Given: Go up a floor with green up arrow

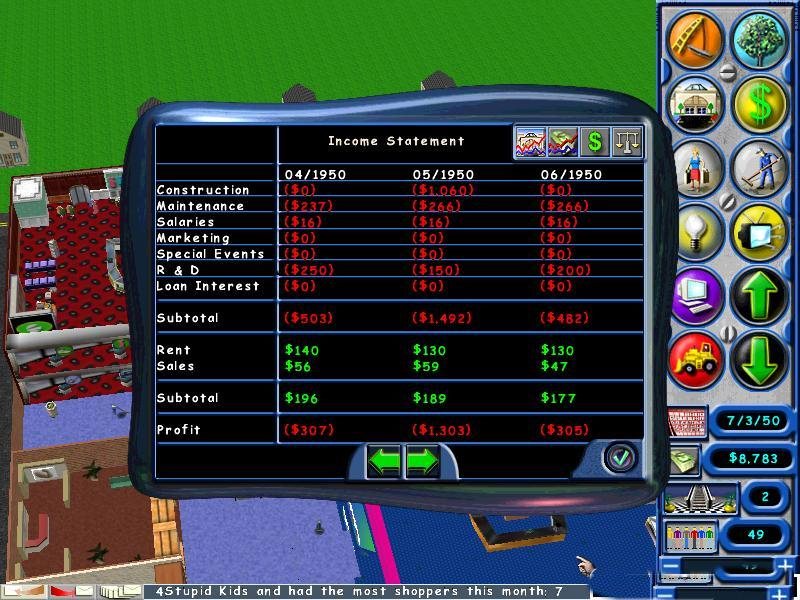Looking at the screenshot, I should point(760,297).
